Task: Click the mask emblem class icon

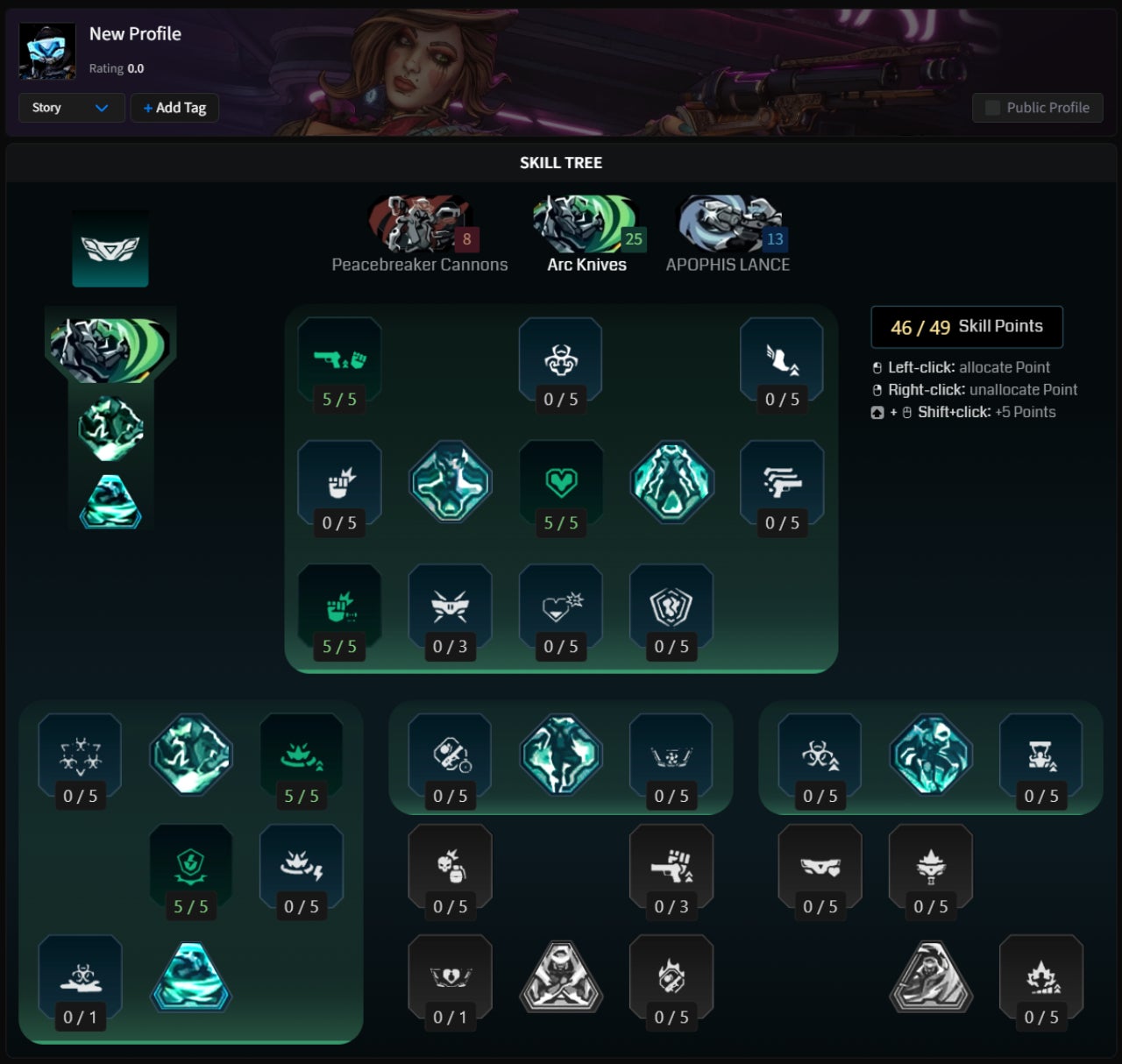Action: pyautogui.click(x=110, y=248)
